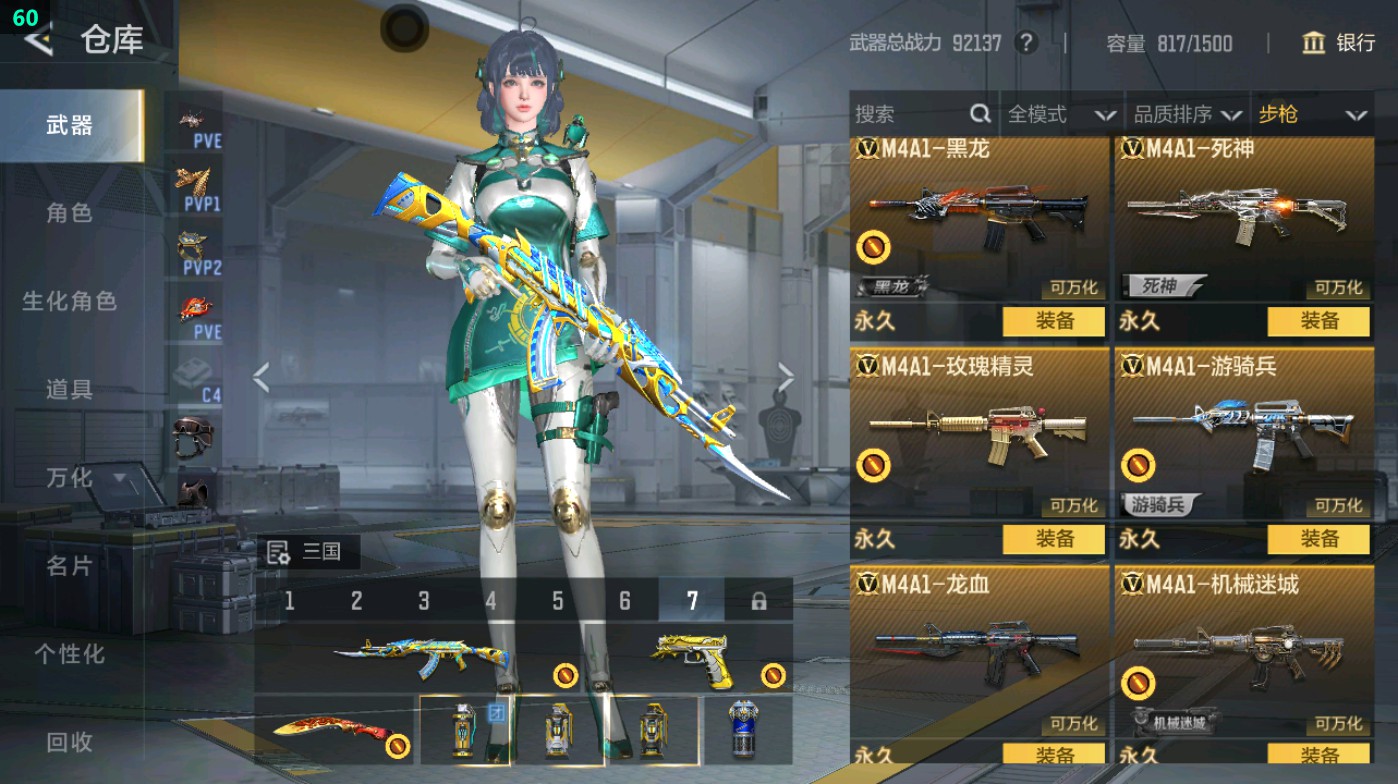Open the 步枪 weapon type dropdown
This screenshot has height=784, width=1398.
click(1311, 115)
